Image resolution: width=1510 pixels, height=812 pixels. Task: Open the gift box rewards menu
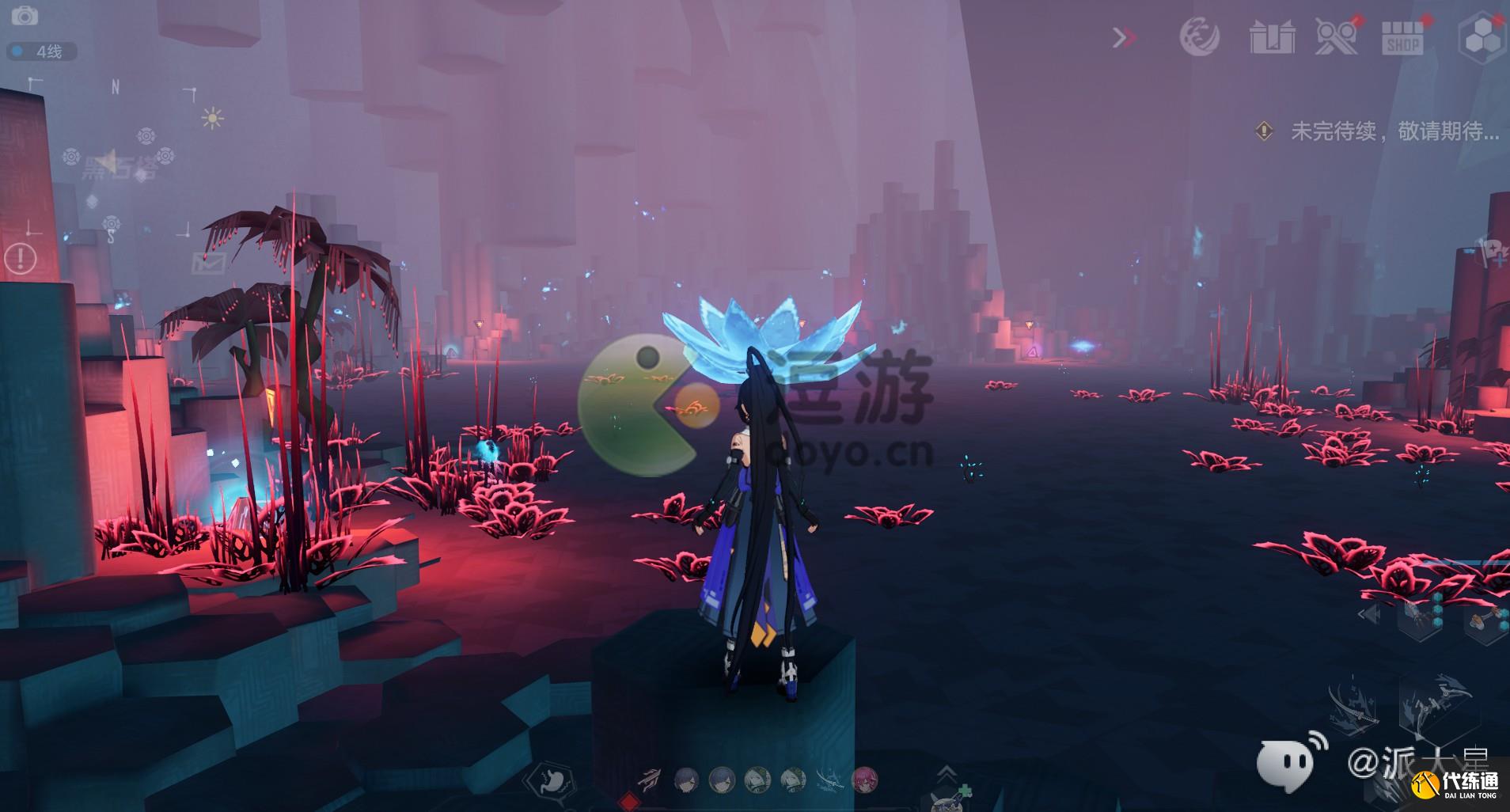[x=1272, y=36]
